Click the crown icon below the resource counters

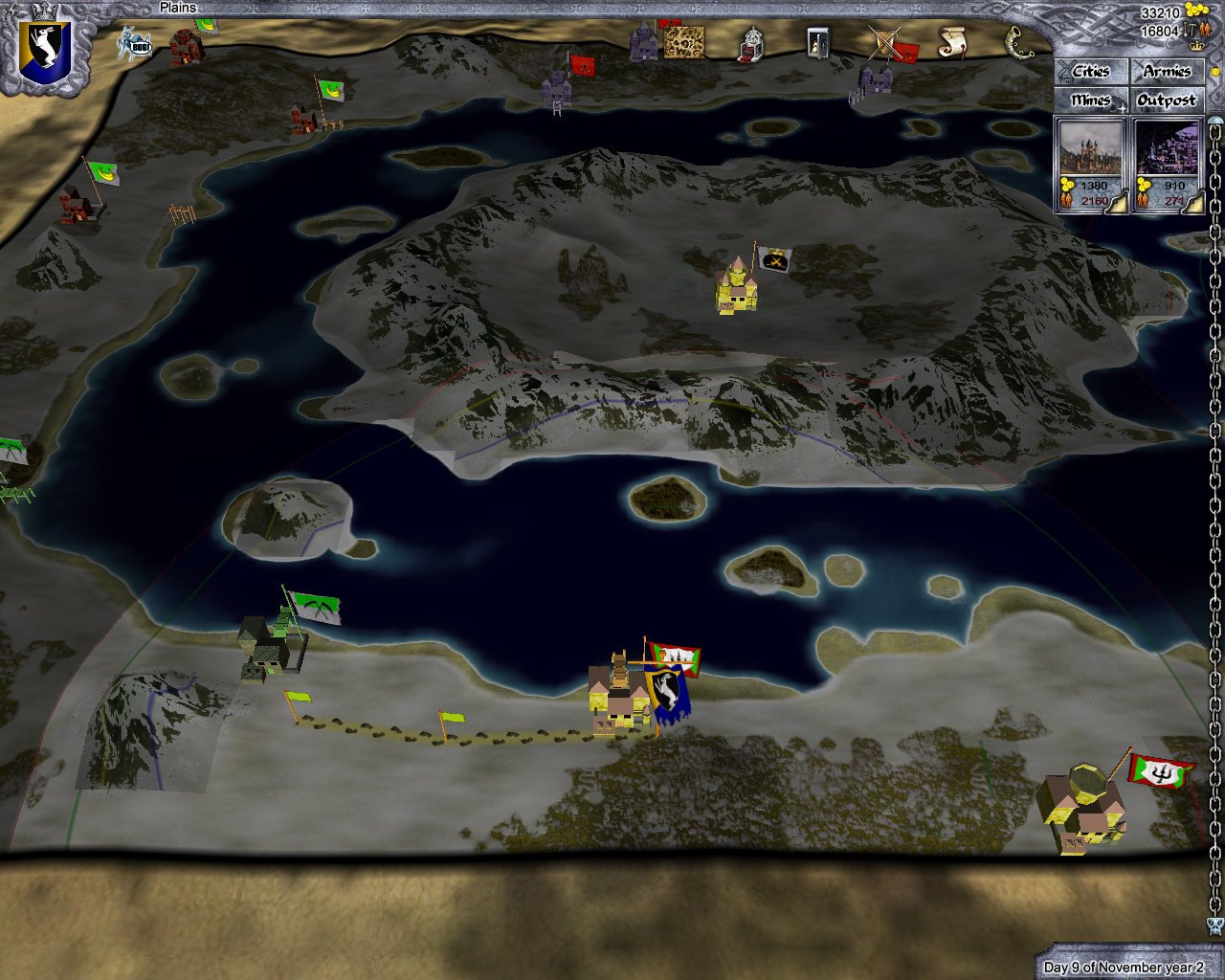pyautogui.click(x=1196, y=46)
